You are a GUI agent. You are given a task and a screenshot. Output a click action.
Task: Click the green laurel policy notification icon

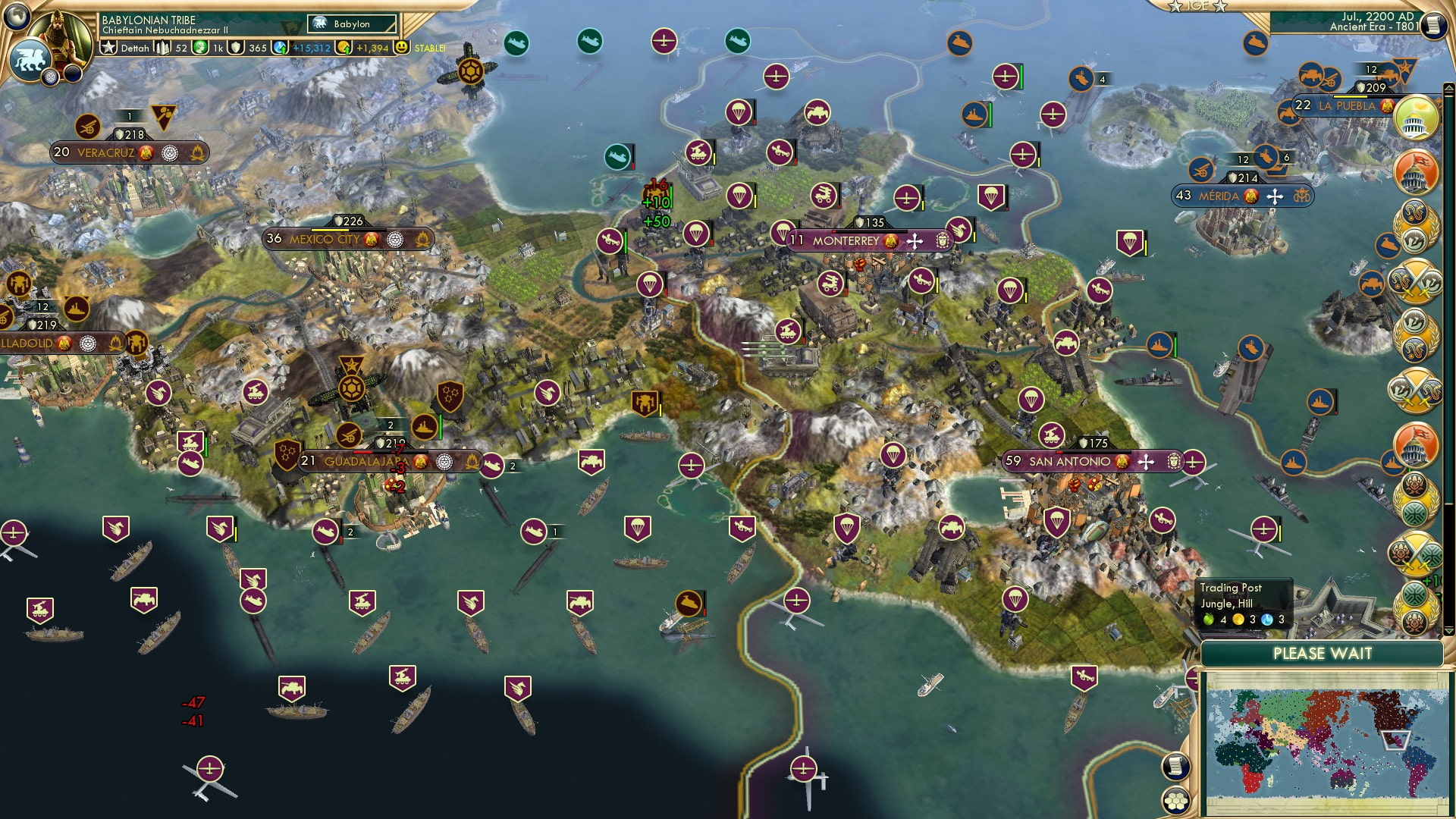1417,497
